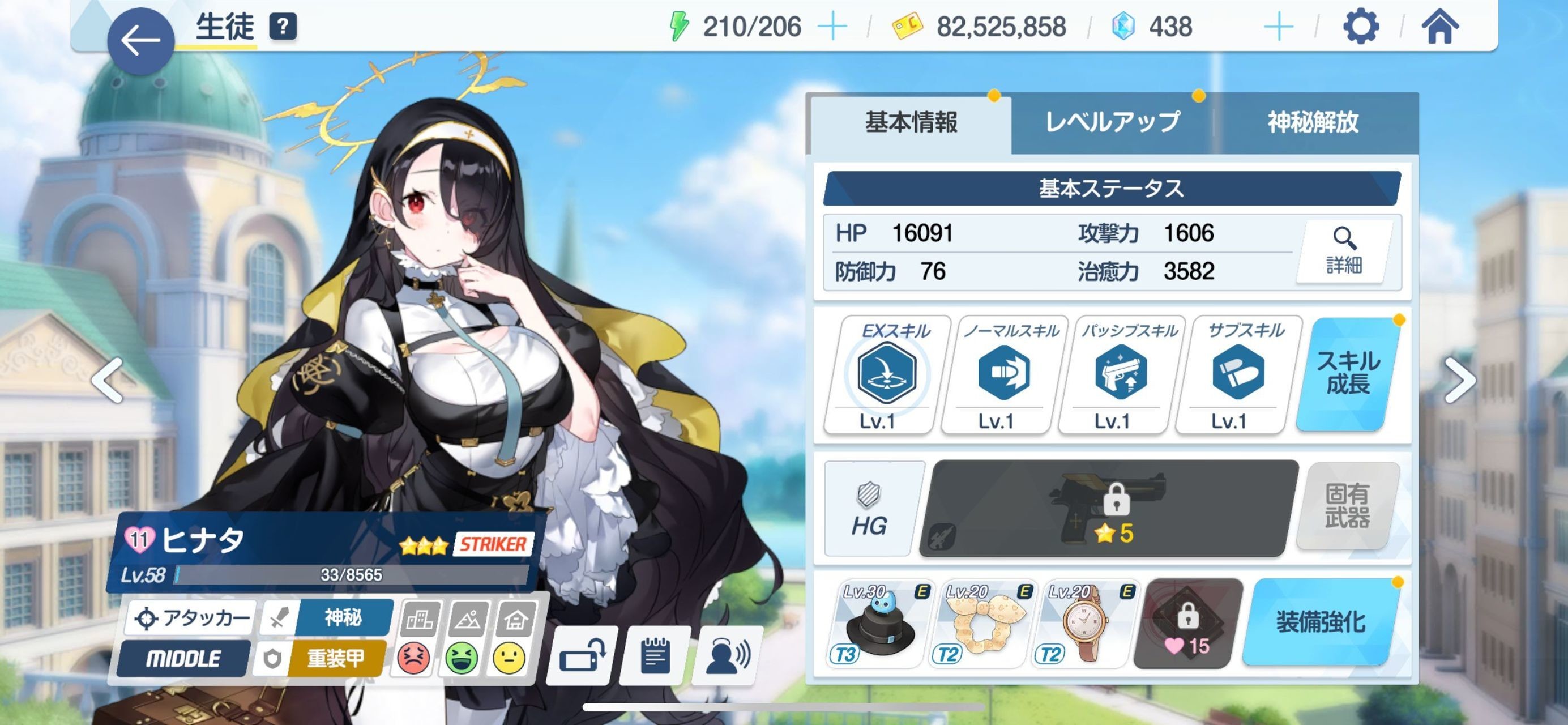Image resolution: width=1568 pixels, height=725 pixels.
Task: Open the student profile notepad icon
Action: pyautogui.click(x=655, y=655)
